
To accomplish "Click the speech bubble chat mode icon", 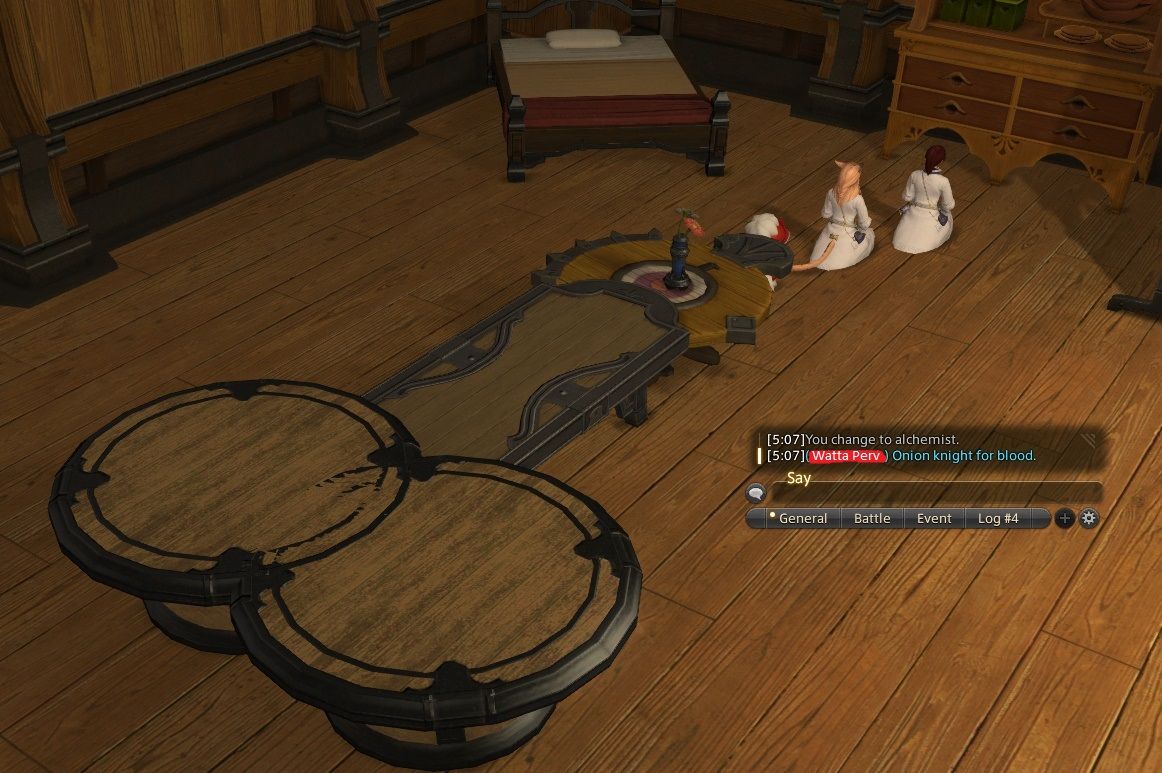I will 756,492.
